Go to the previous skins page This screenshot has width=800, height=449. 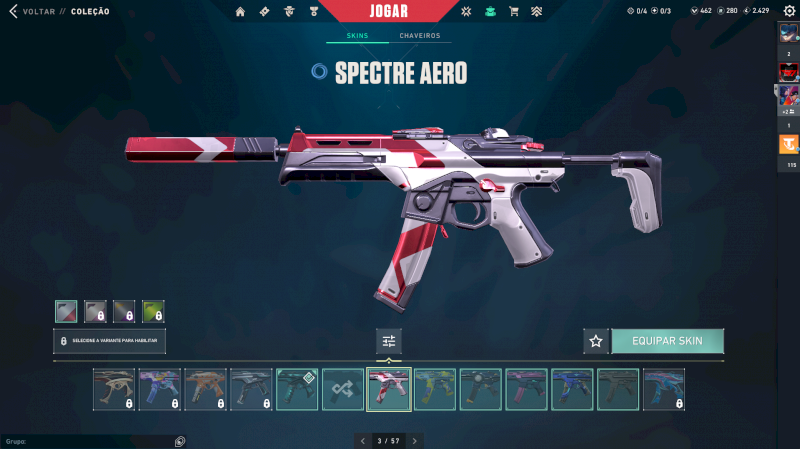coord(361,440)
